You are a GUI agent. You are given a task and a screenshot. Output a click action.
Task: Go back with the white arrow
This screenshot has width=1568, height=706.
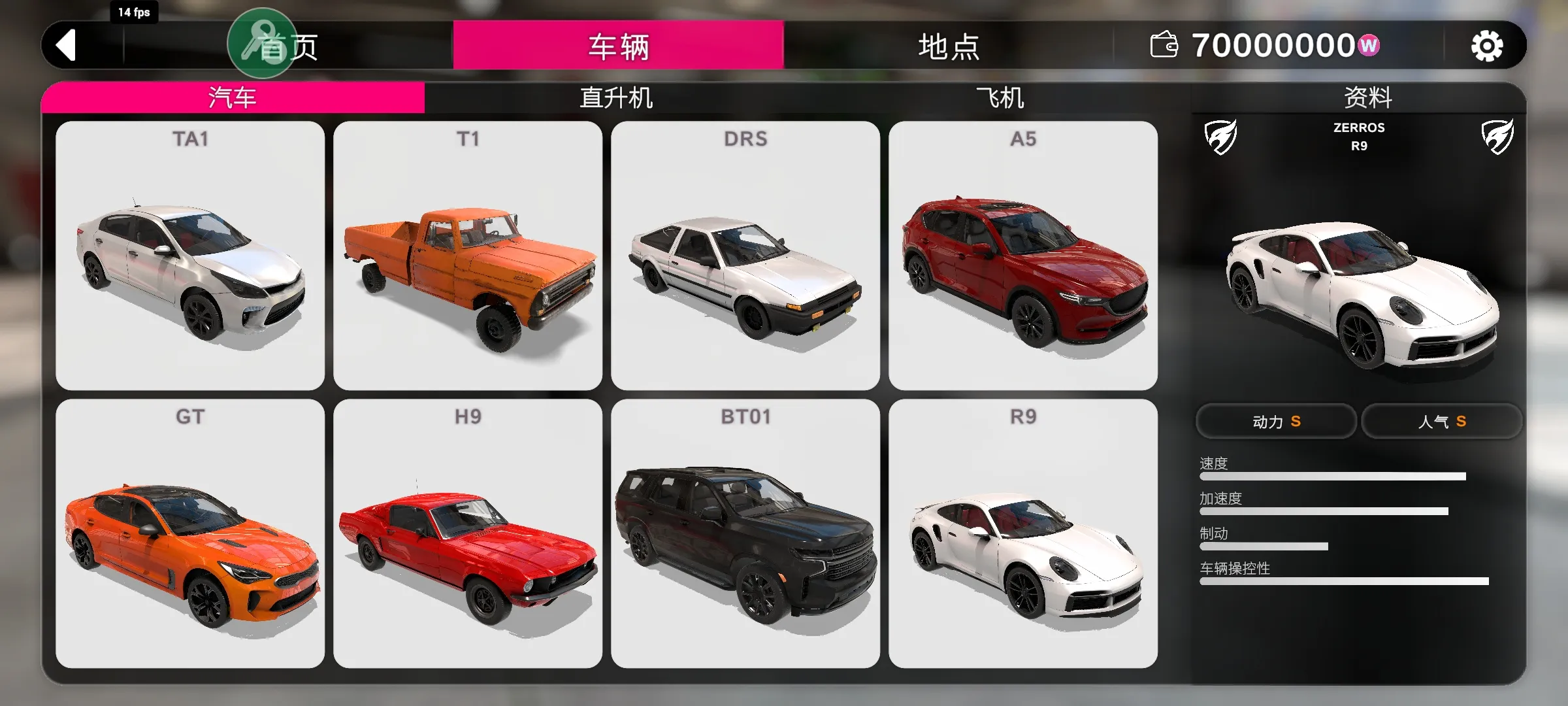coord(67,46)
